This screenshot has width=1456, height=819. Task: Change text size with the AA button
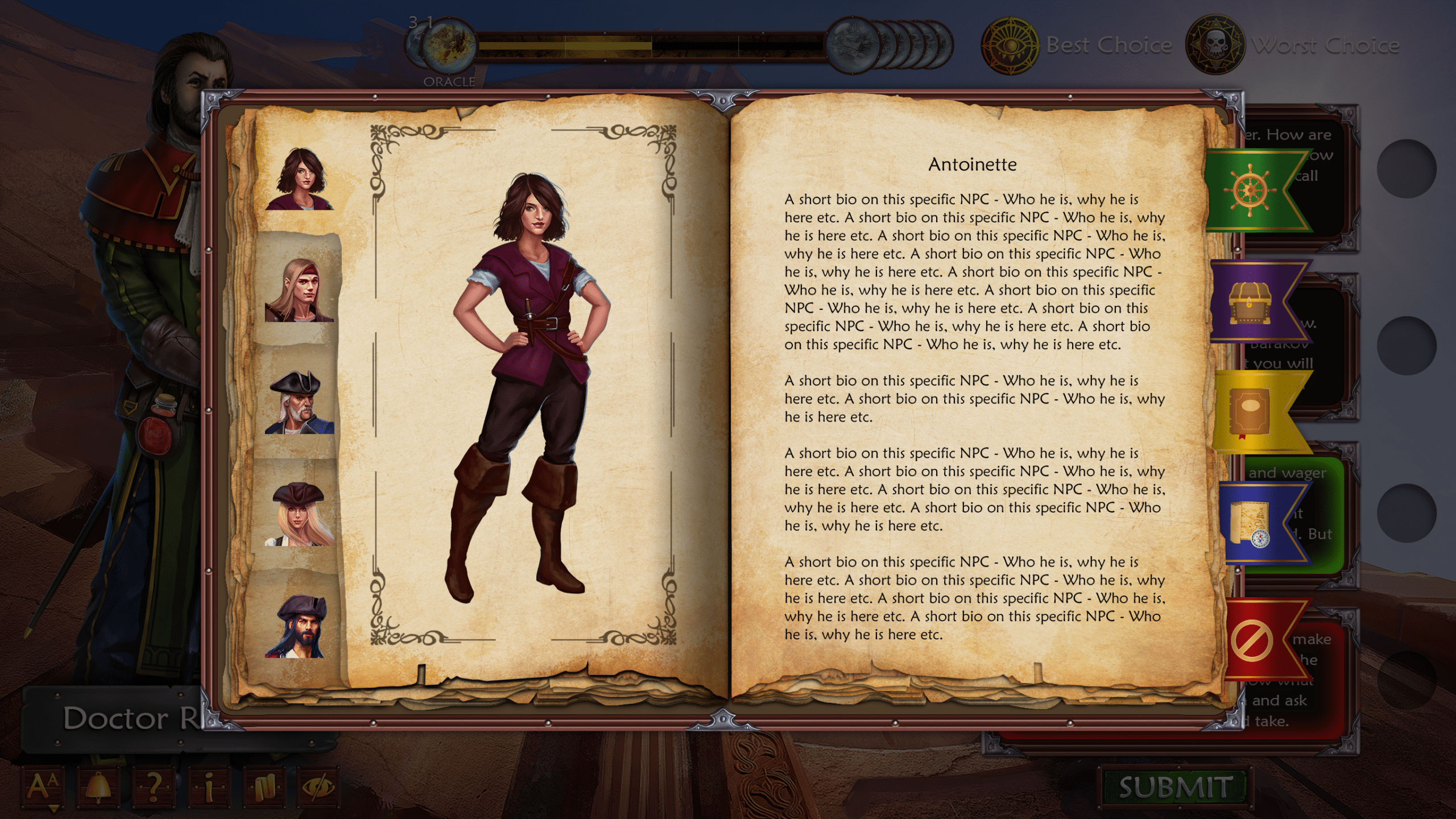tap(43, 787)
